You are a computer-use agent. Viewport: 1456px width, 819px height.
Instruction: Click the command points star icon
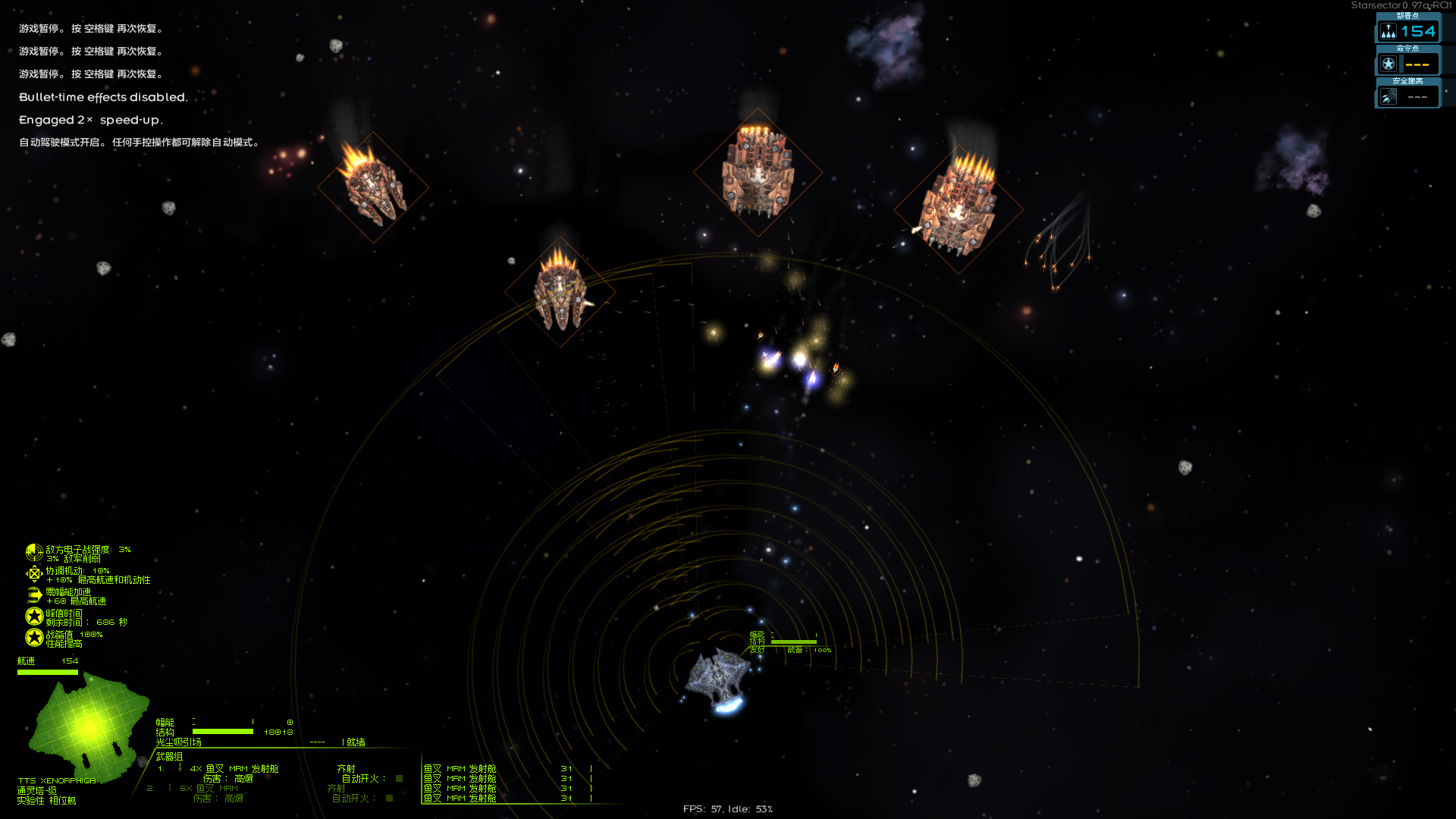point(1389,64)
